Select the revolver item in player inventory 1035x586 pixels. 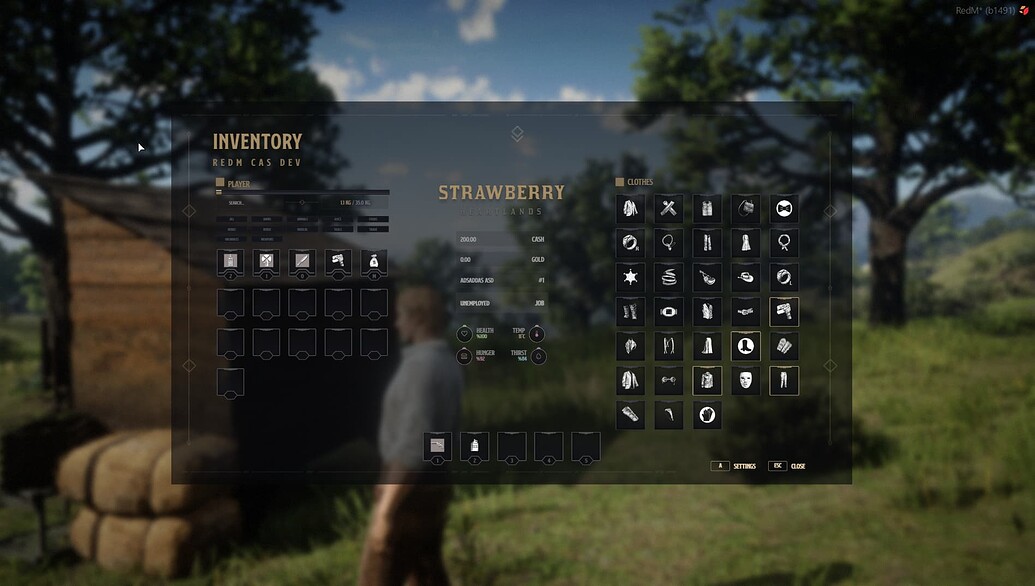point(338,263)
